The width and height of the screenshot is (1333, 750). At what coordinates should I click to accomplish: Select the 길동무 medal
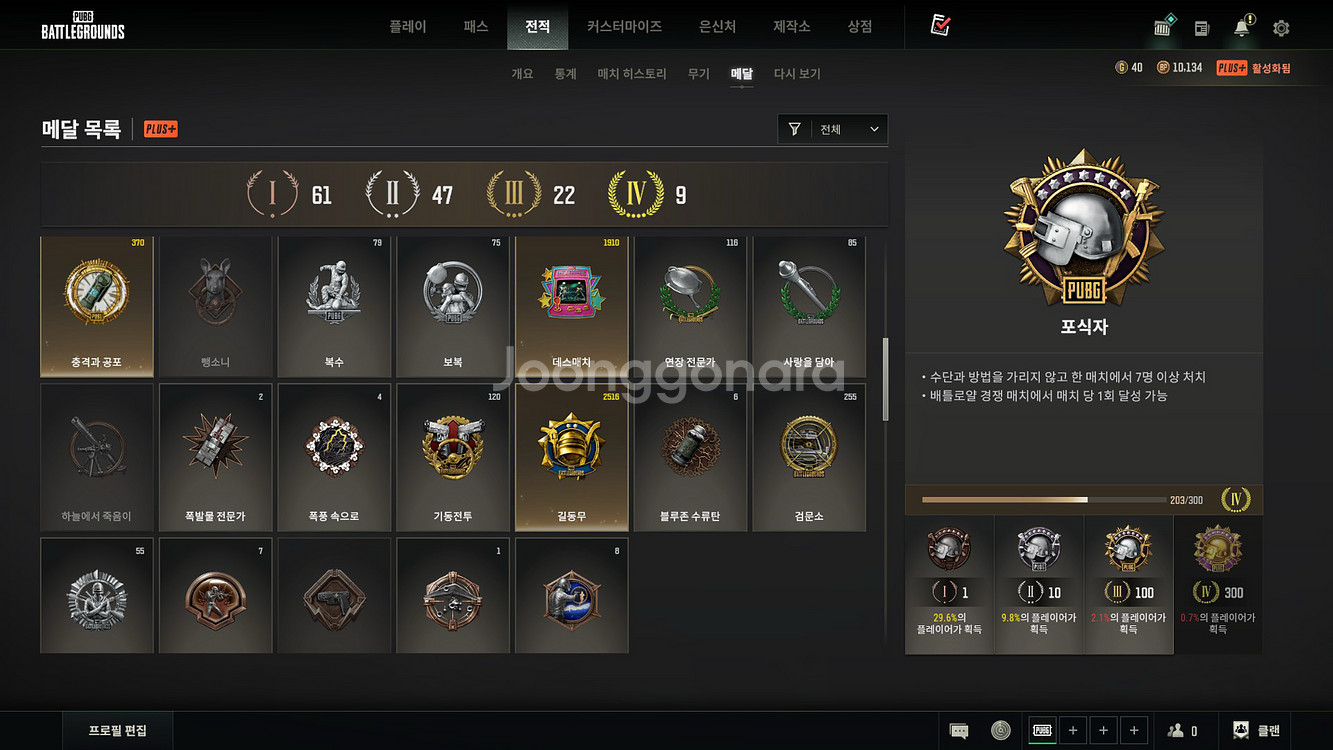click(572, 457)
